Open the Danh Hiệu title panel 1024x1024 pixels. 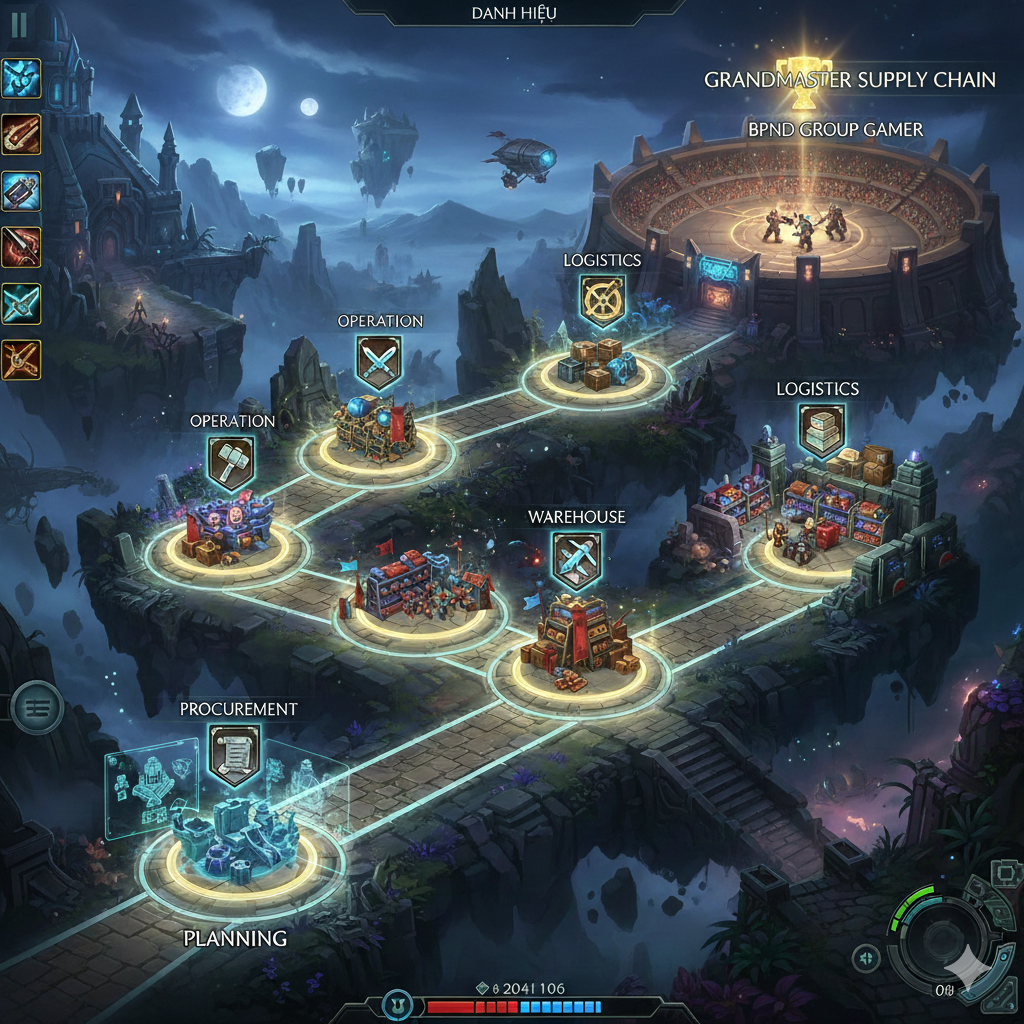(x=514, y=13)
